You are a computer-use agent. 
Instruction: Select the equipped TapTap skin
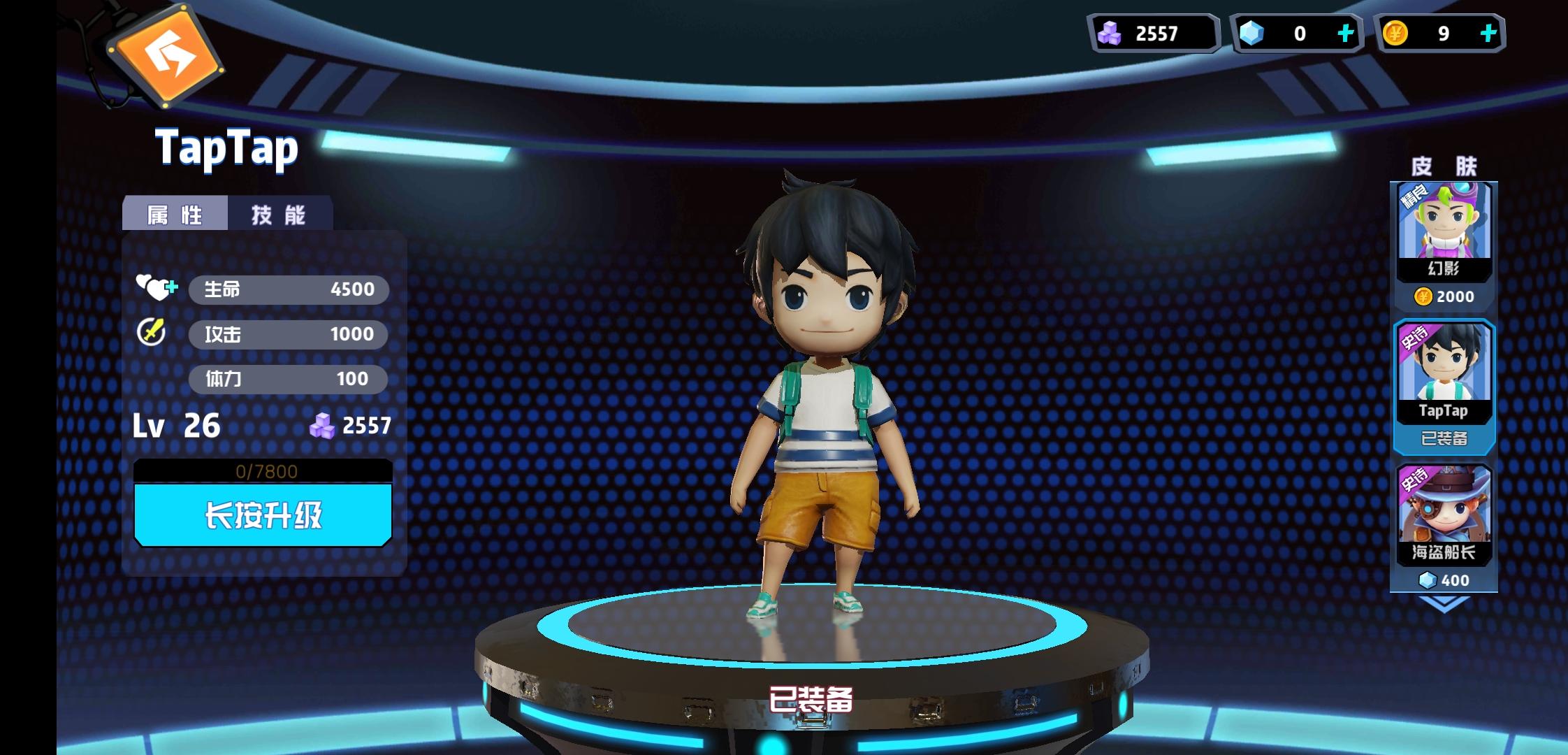pos(1444,374)
